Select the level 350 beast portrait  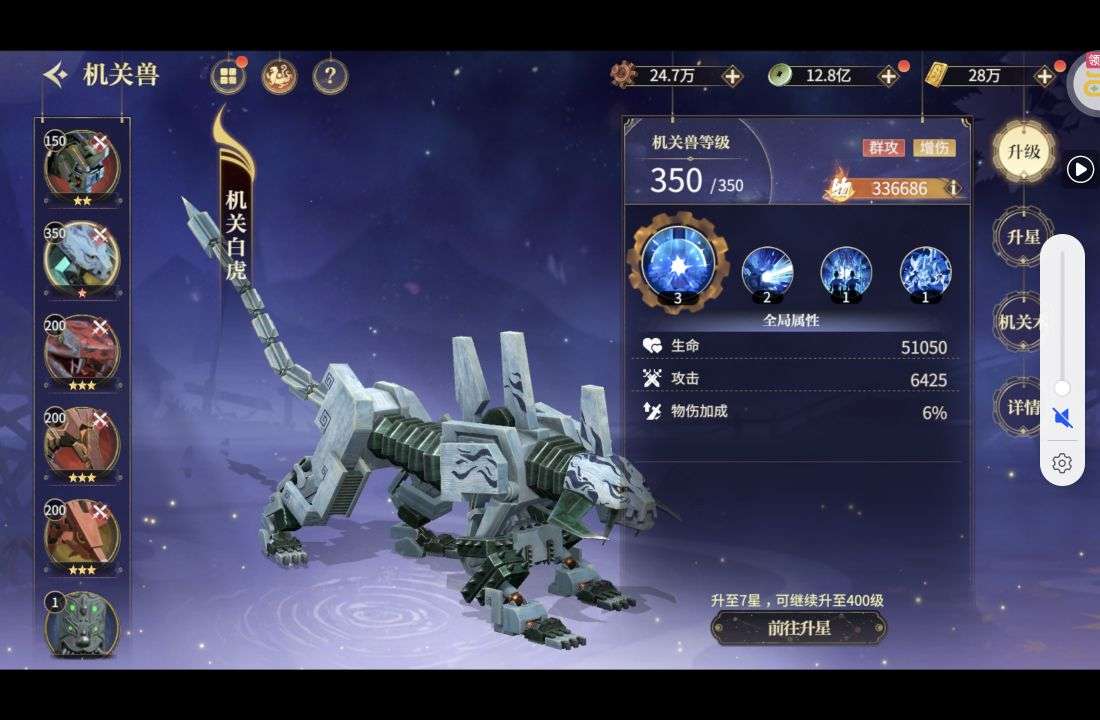click(81, 257)
